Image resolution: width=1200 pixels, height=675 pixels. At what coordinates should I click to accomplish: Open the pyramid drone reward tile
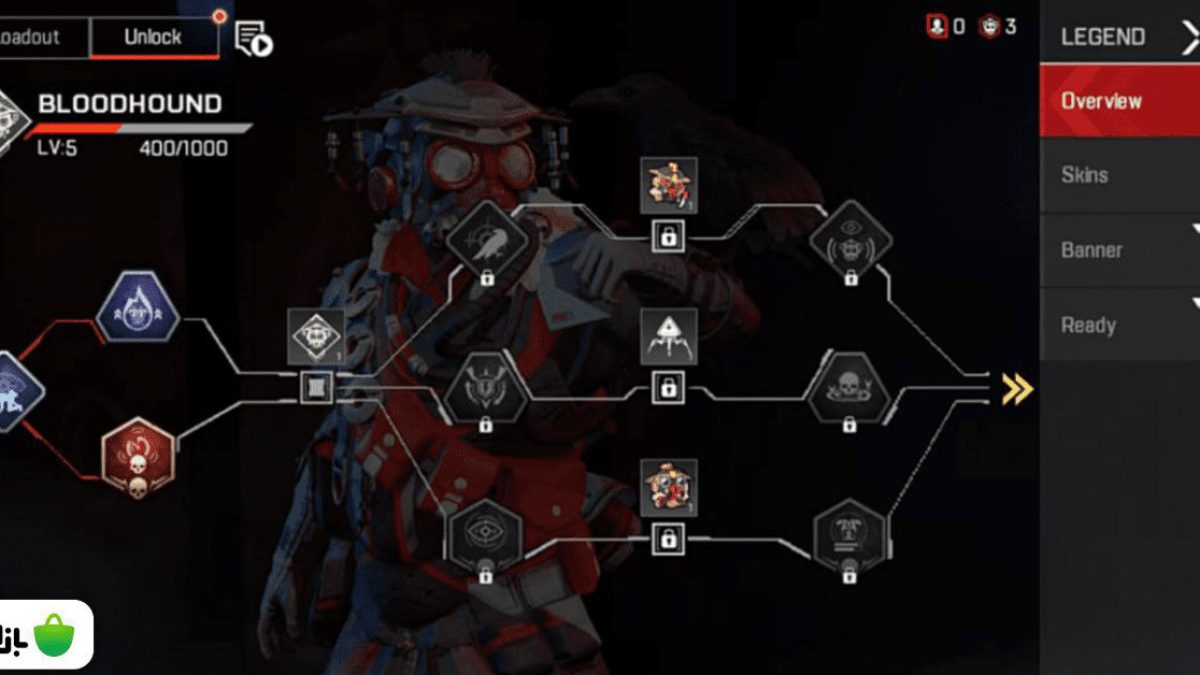point(668,336)
